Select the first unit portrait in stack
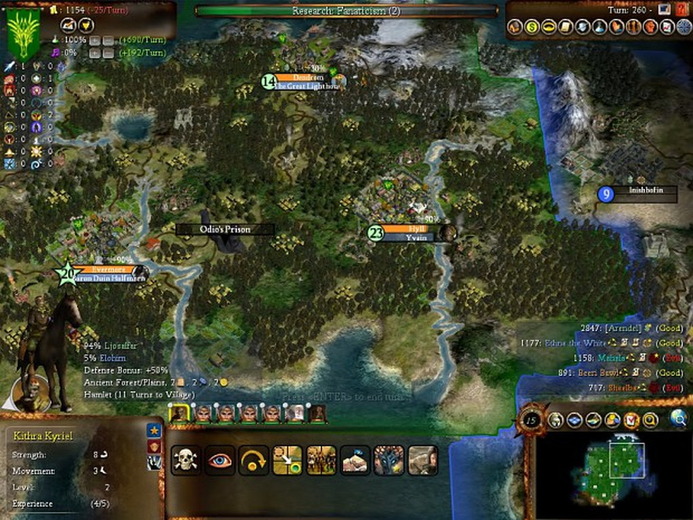This screenshot has width=693, height=520. point(180,412)
